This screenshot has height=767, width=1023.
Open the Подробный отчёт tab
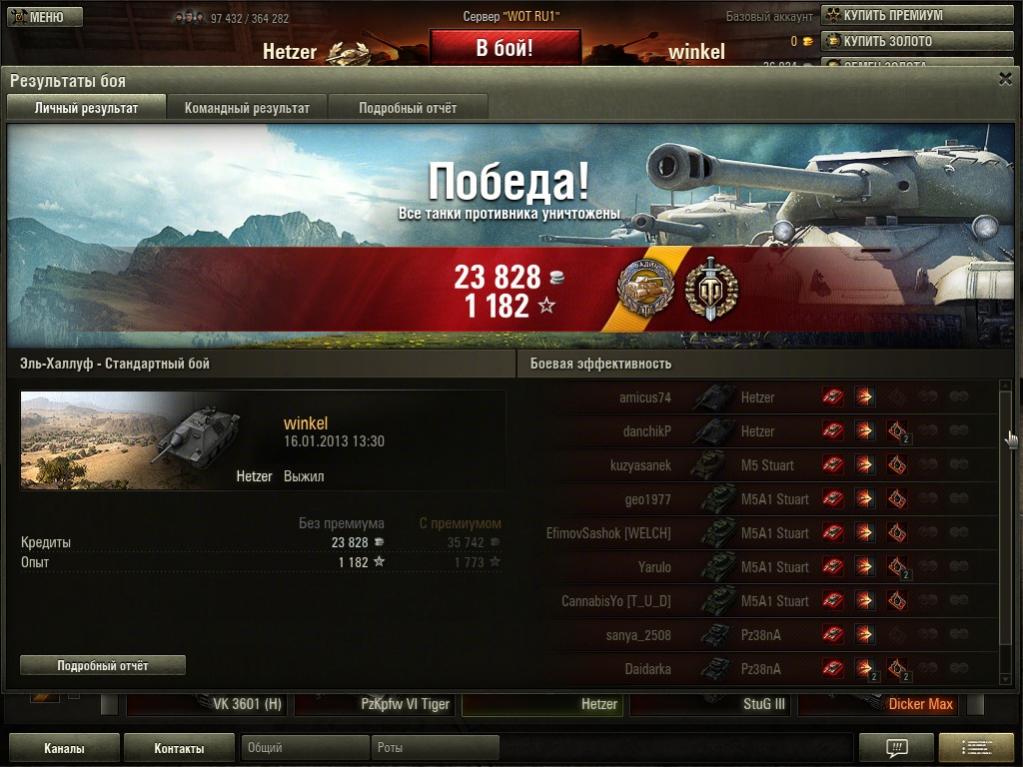point(407,108)
